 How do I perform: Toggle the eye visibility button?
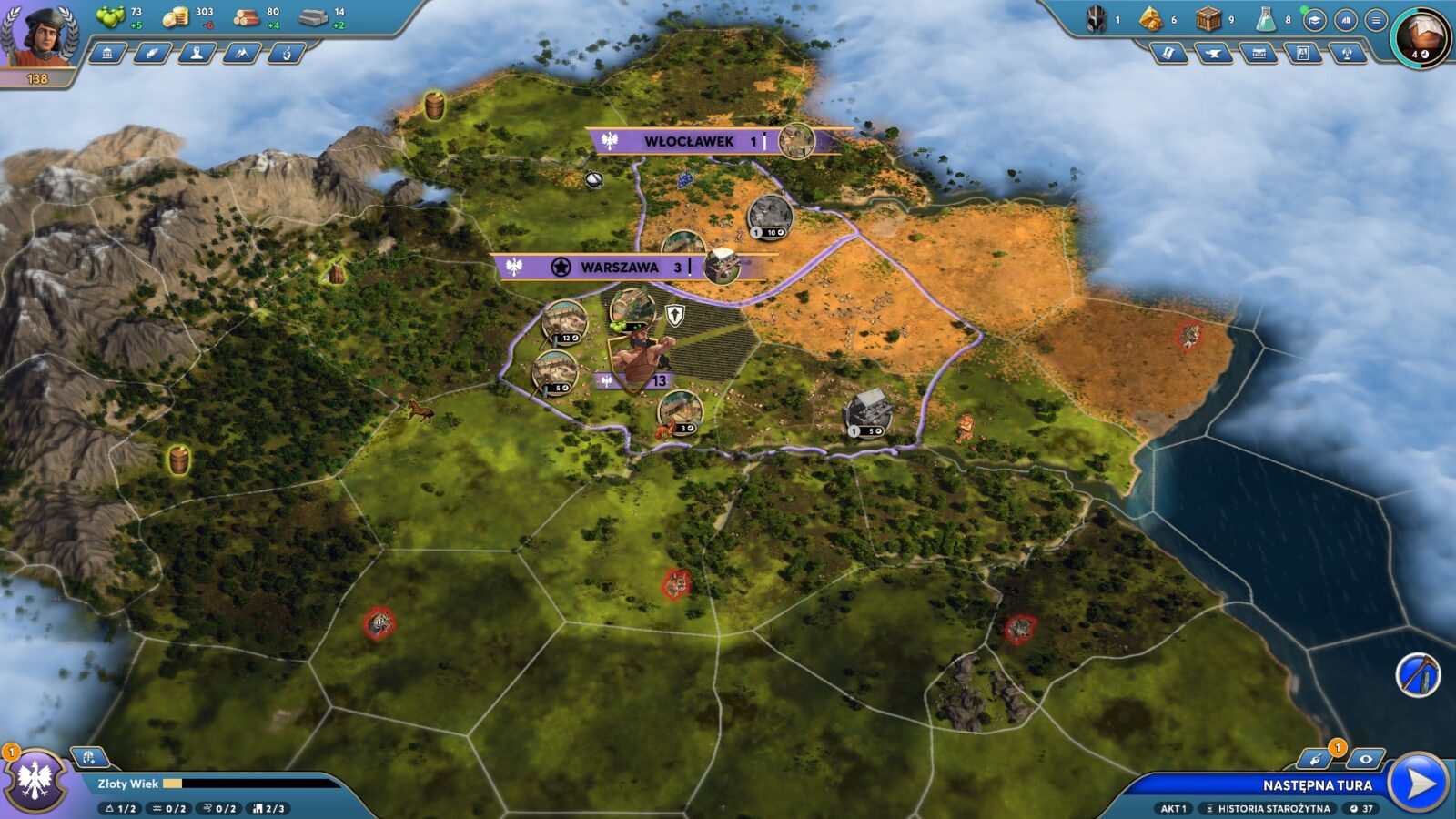tap(1365, 759)
